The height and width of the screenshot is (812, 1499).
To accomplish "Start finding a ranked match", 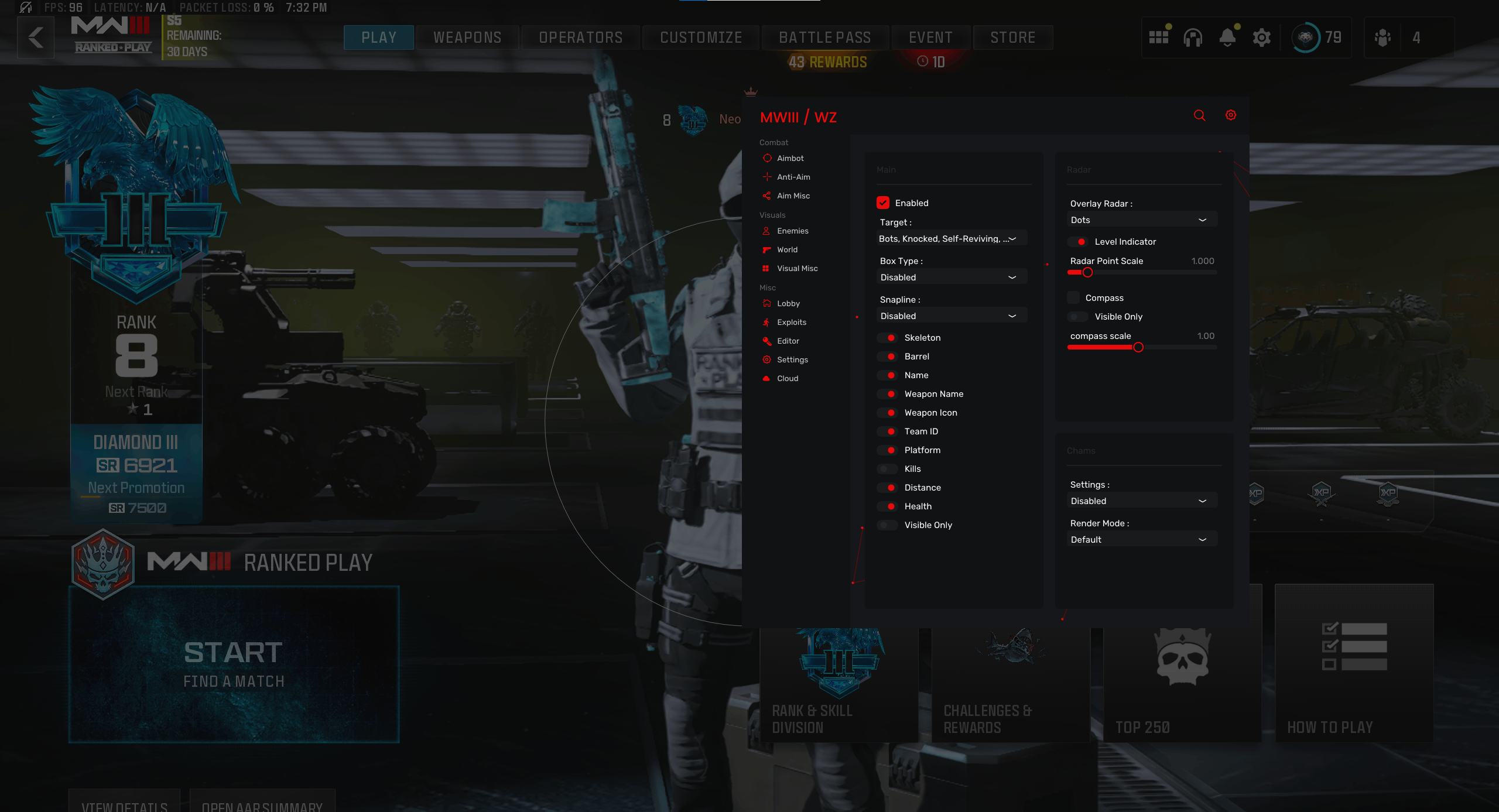I will tap(234, 664).
